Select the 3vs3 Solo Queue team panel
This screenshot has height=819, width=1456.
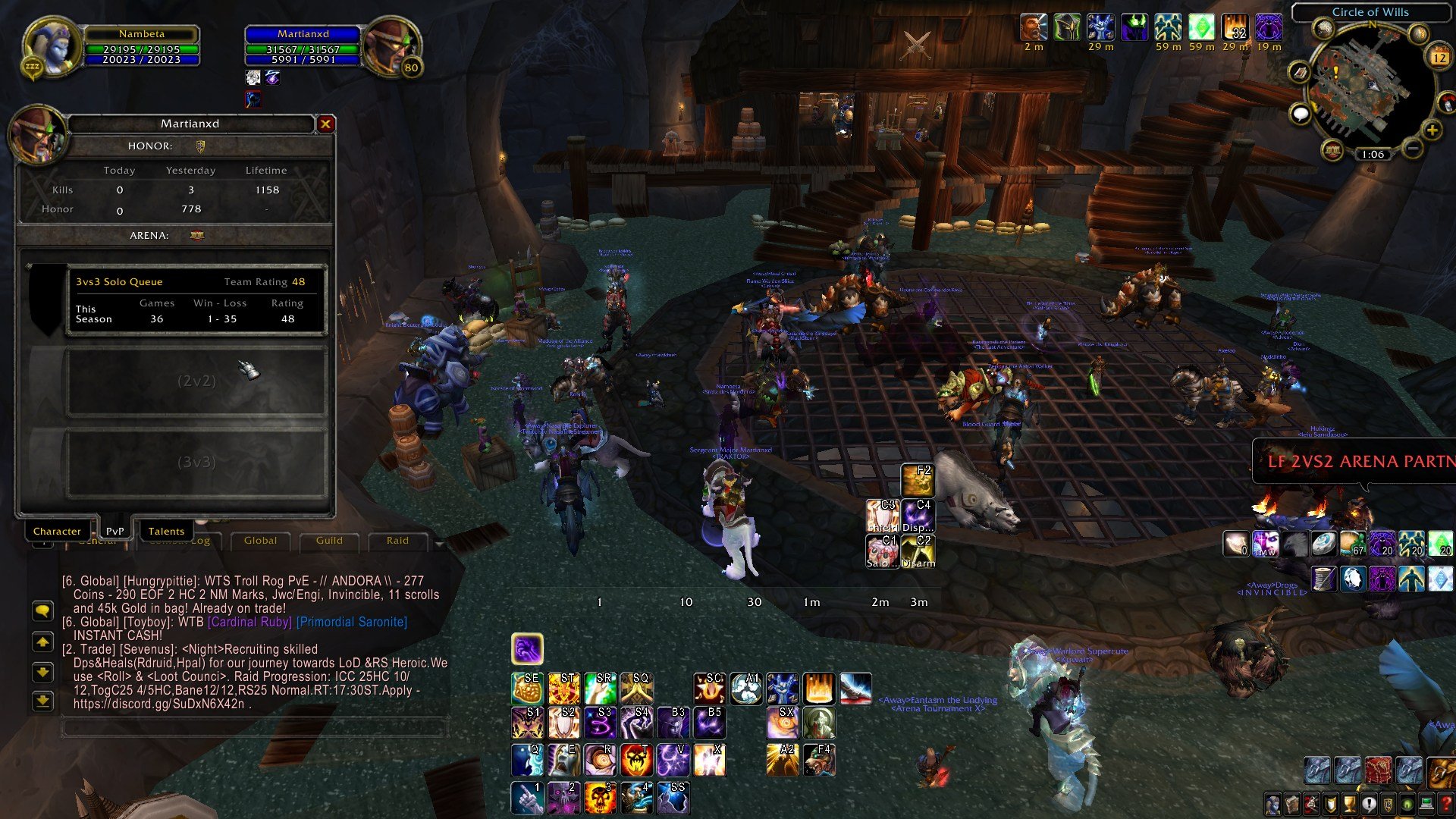point(196,300)
